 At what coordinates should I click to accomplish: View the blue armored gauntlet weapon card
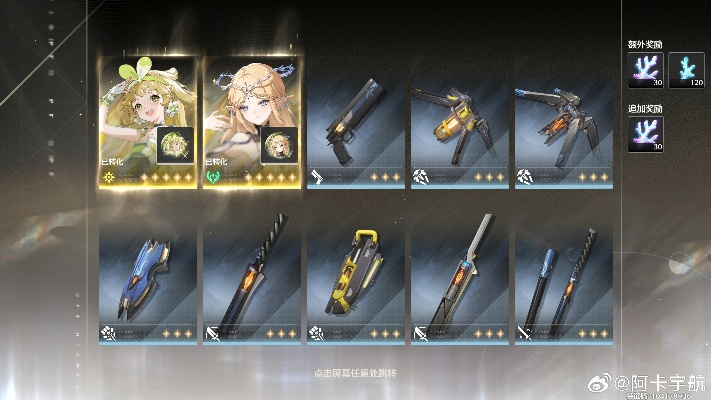click(147, 280)
